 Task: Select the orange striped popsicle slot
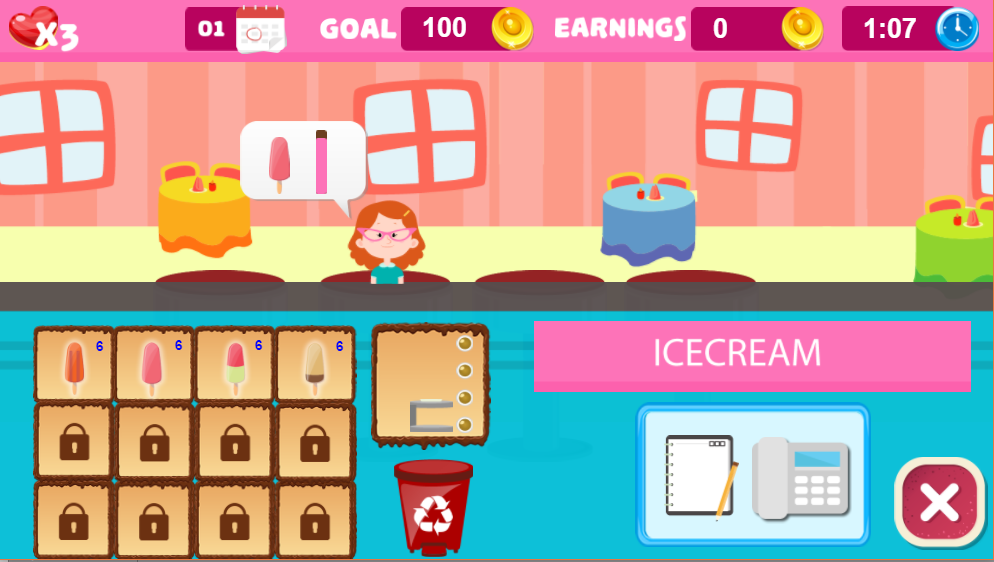click(x=74, y=365)
